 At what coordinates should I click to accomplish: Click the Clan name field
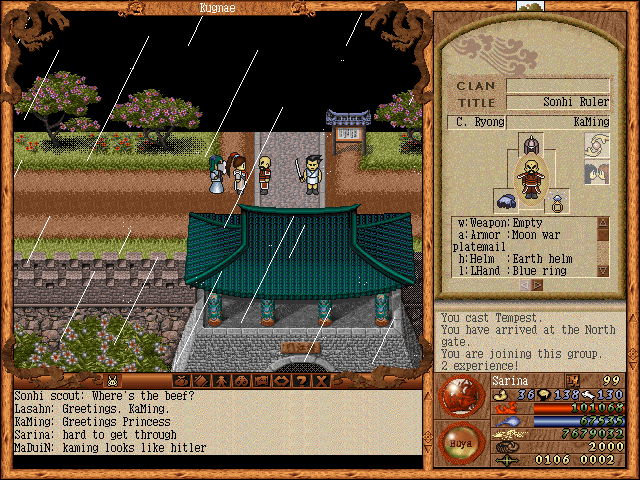pyautogui.click(x=557, y=86)
